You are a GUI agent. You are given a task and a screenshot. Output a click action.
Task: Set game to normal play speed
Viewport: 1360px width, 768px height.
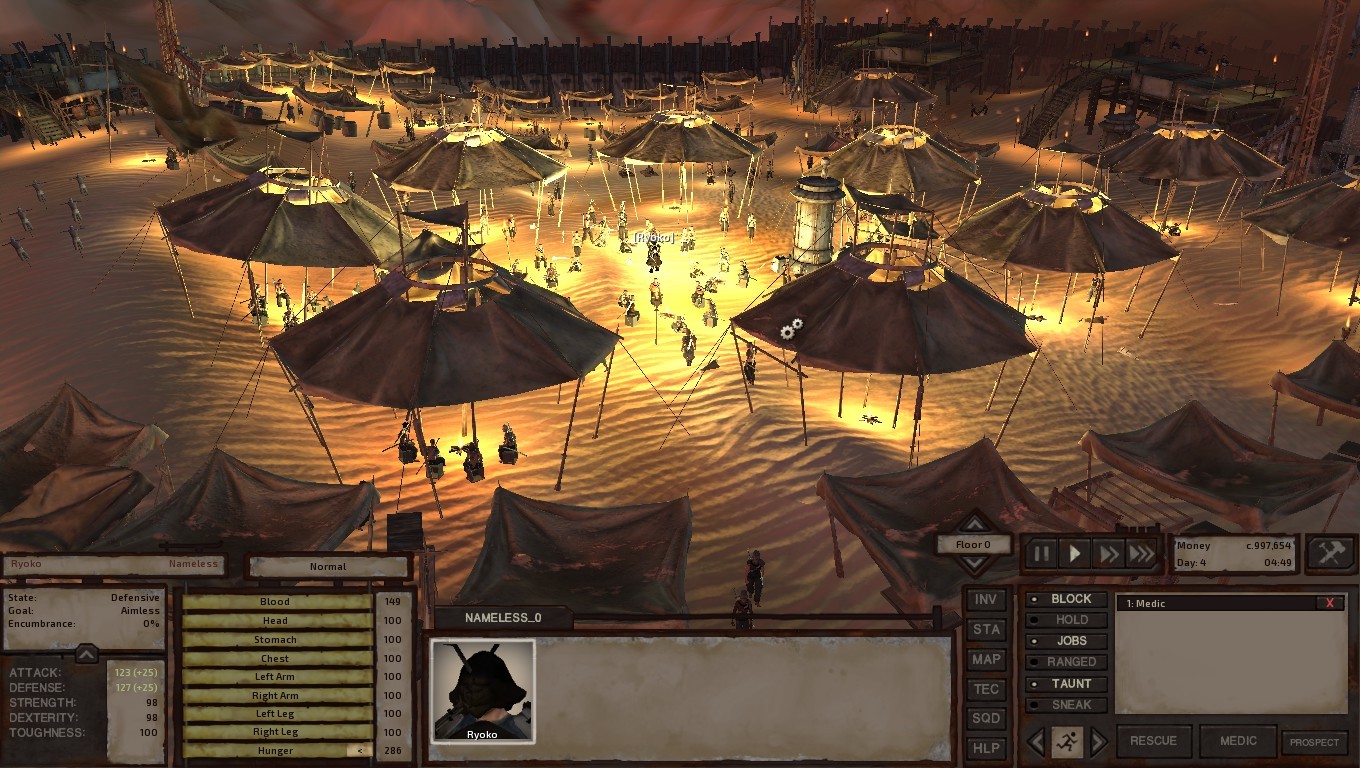point(1075,553)
